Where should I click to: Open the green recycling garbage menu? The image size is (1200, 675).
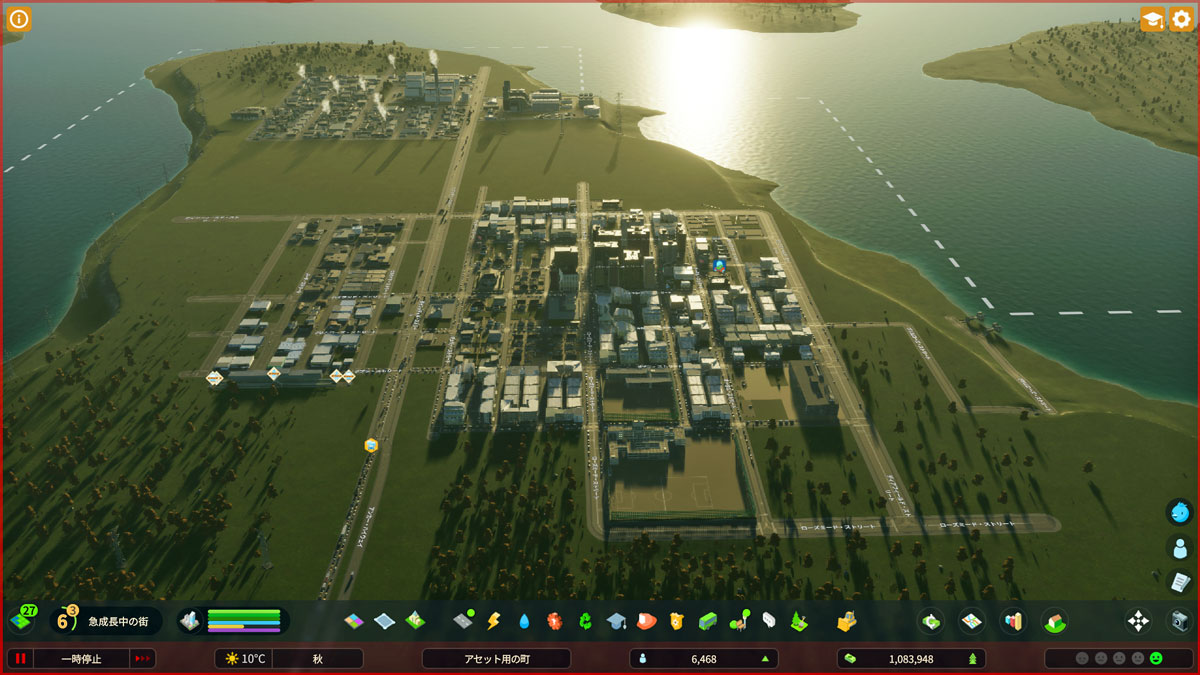[x=586, y=621]
